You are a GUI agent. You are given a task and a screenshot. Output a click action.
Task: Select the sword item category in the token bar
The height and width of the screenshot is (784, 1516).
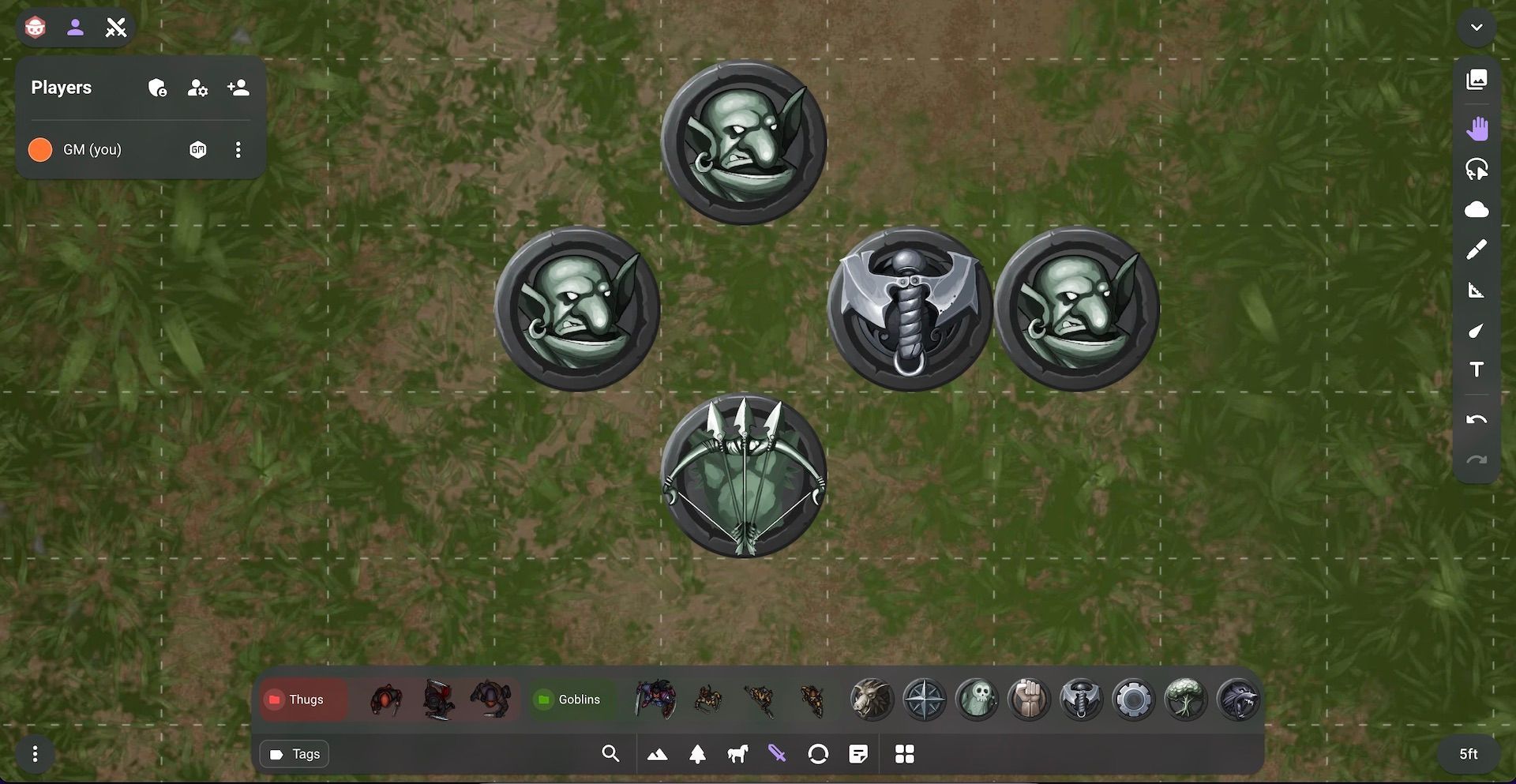coord(777,754)
